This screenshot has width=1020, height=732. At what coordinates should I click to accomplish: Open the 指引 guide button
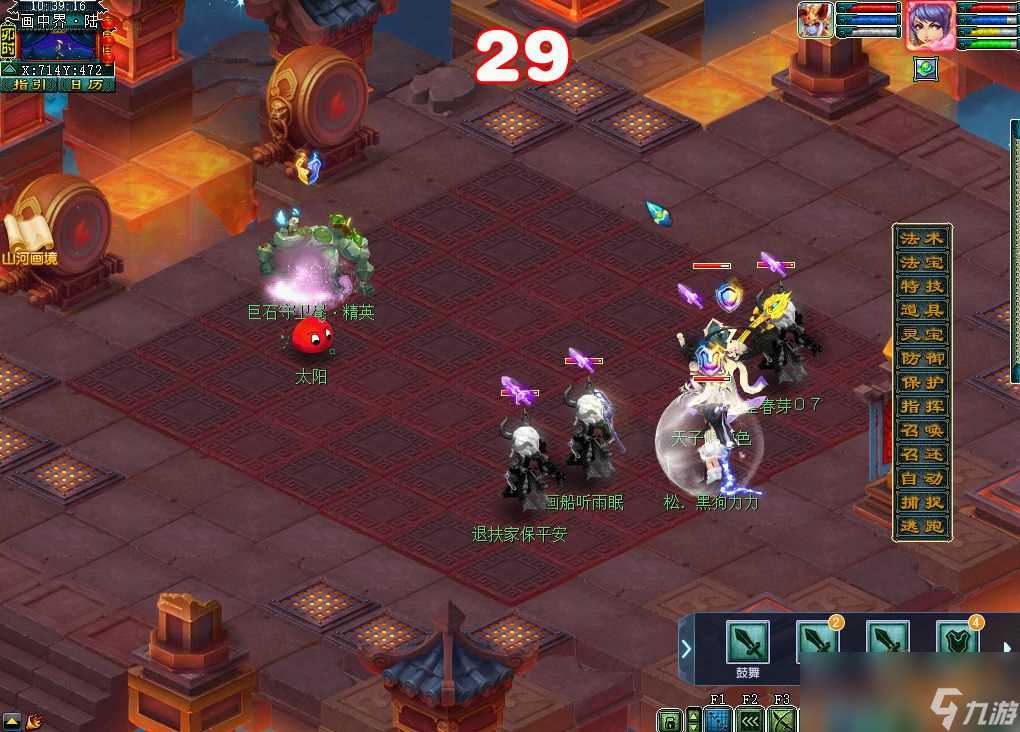coord(28,85)
